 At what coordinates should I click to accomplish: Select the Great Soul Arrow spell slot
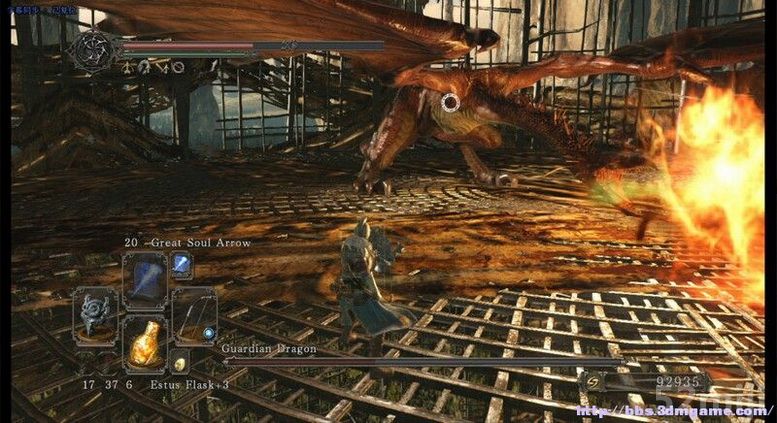point(144,280)
